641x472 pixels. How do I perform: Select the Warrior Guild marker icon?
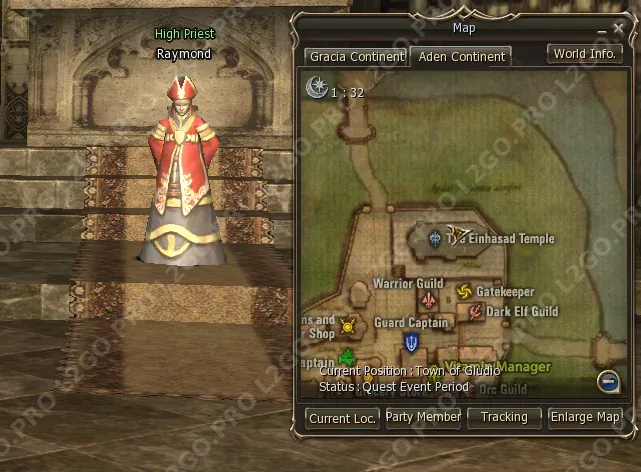428,301
